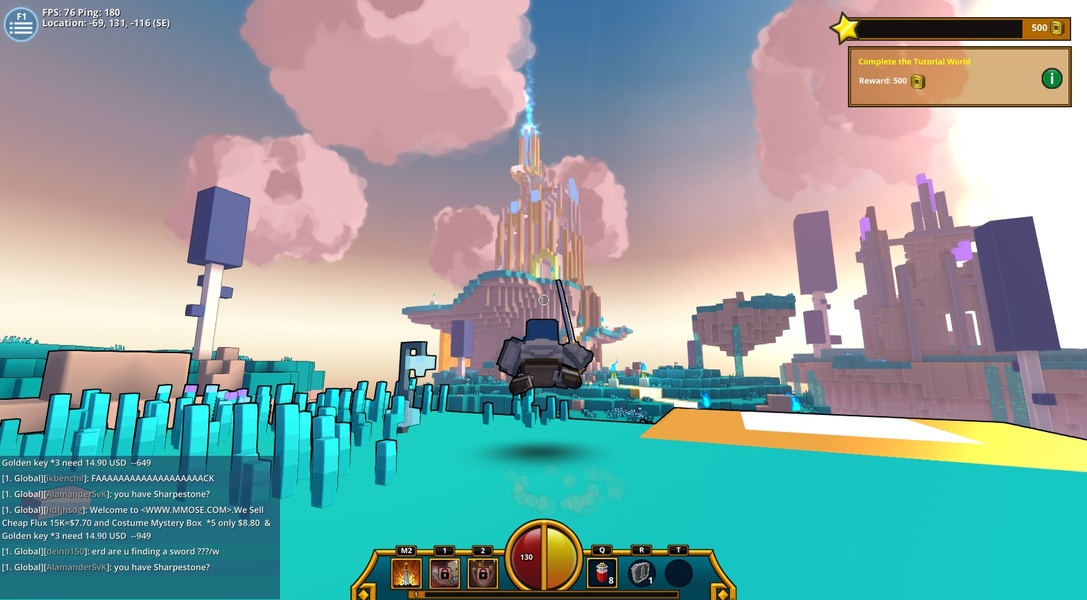Use the red health flask
The width and height of the screenshot is (1087, 600).
pyautogui.click(x=602, y=573)
